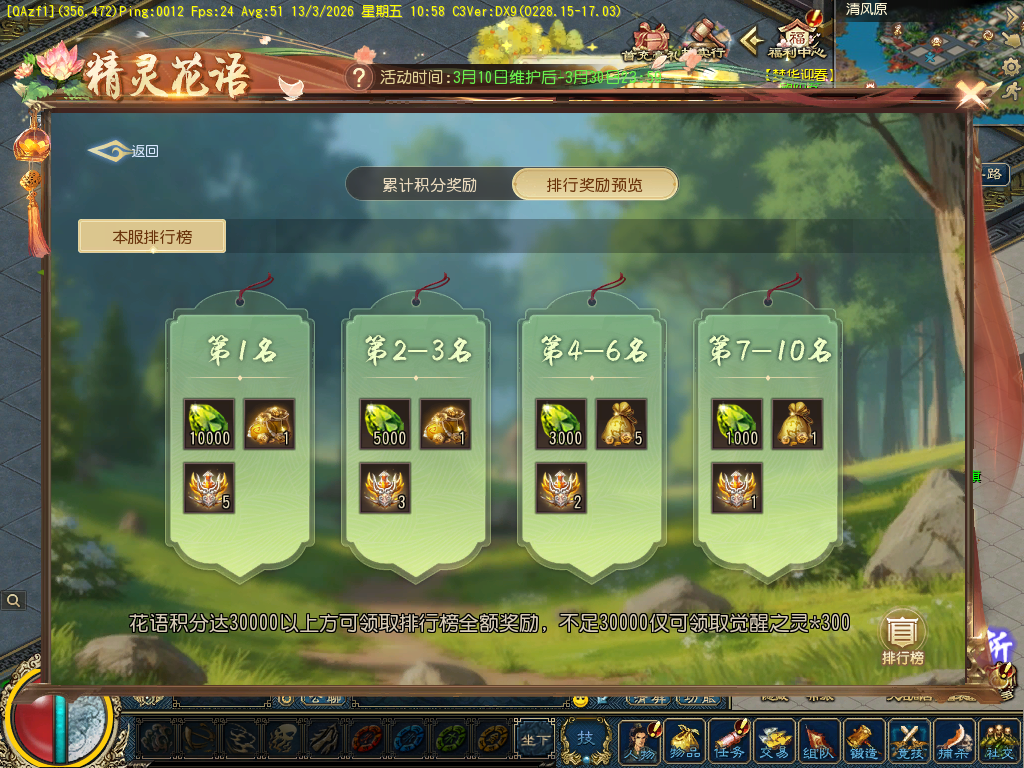Open the 交易 trade menu
Image resolution: width=1024 pixels, height=768 pixels.
pos(774,741)
